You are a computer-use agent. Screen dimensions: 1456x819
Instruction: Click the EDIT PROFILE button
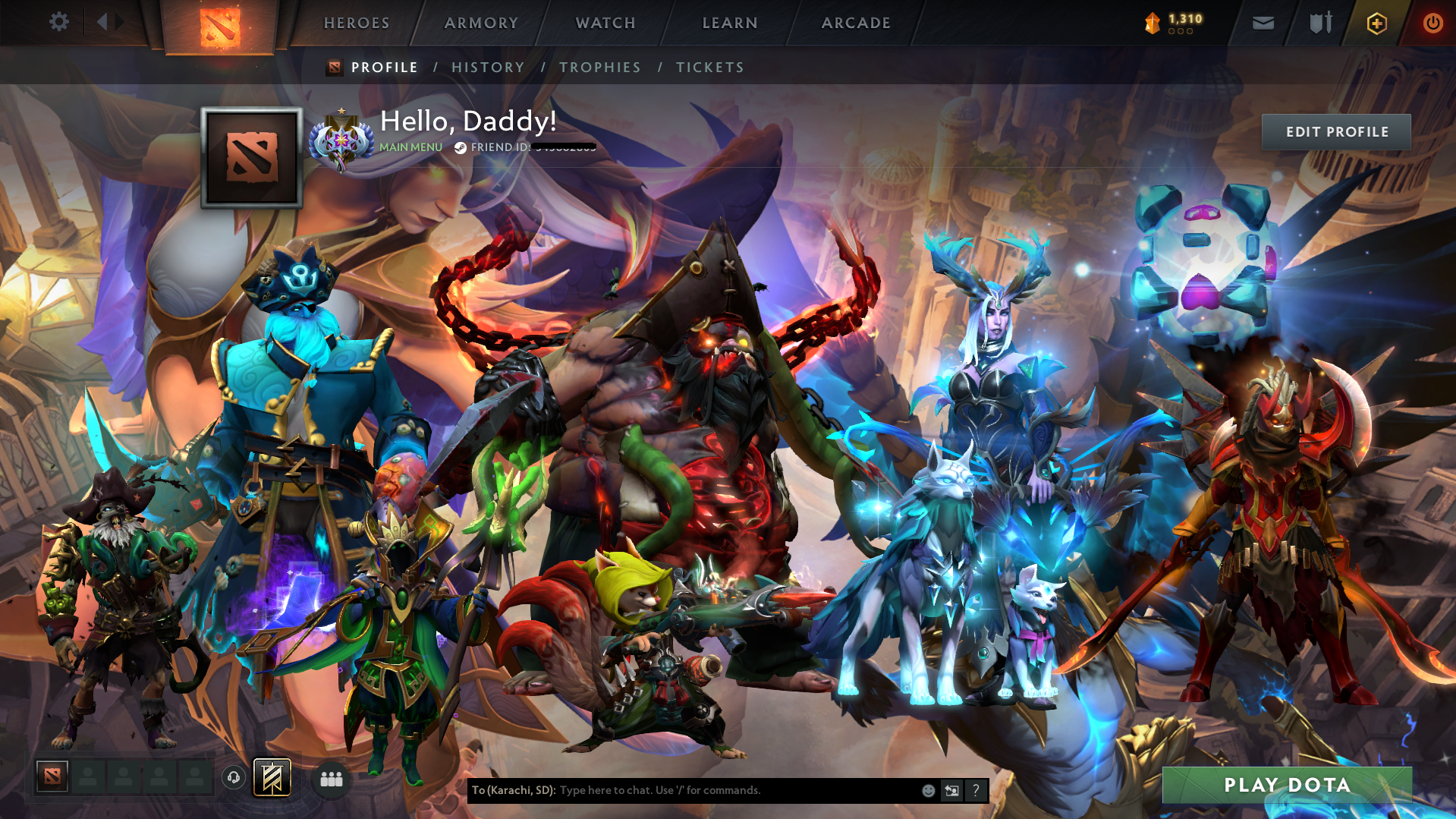[1335, 131]
